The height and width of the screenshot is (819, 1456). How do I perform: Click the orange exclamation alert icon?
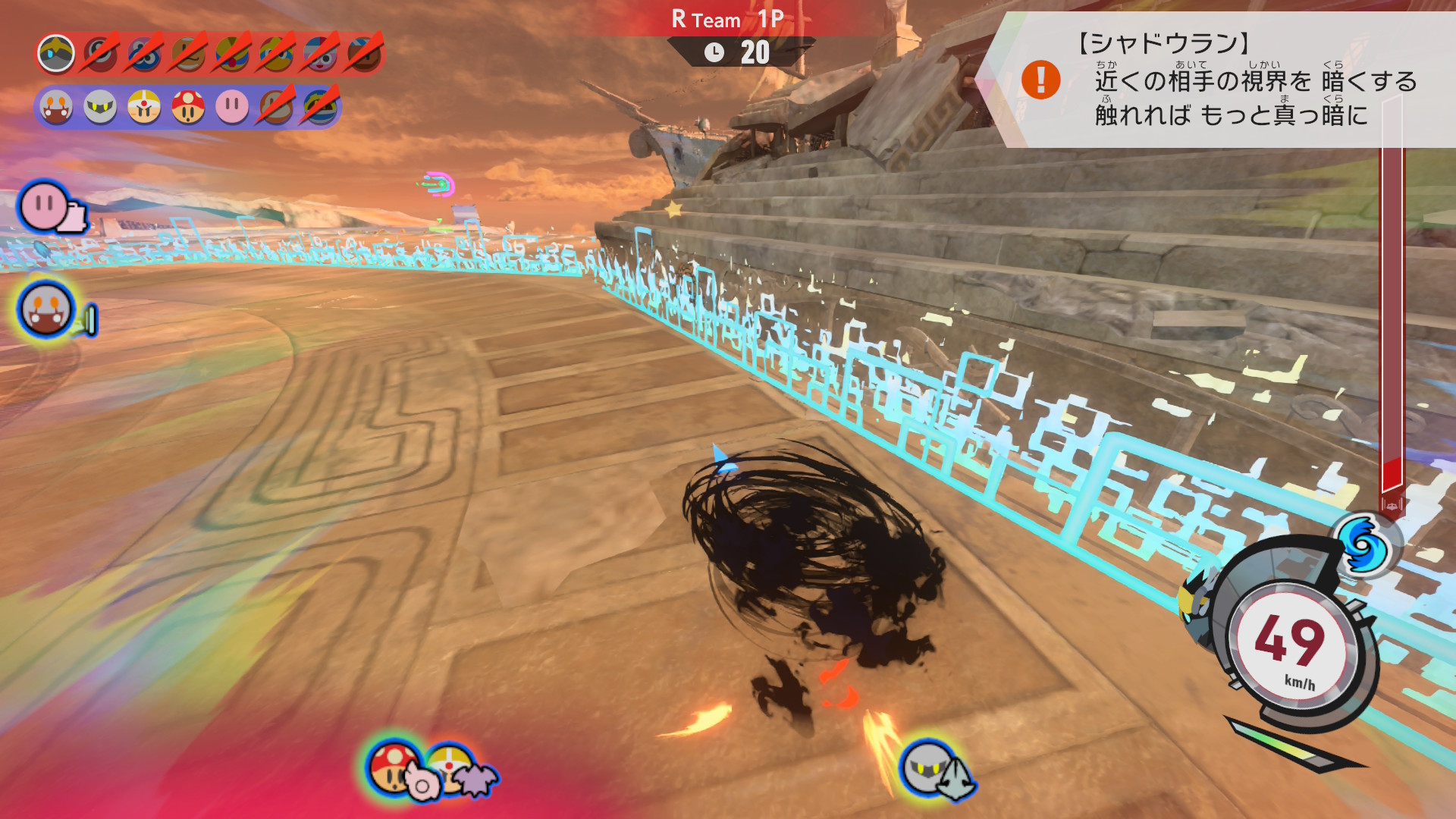click(x=1040, y=80)
